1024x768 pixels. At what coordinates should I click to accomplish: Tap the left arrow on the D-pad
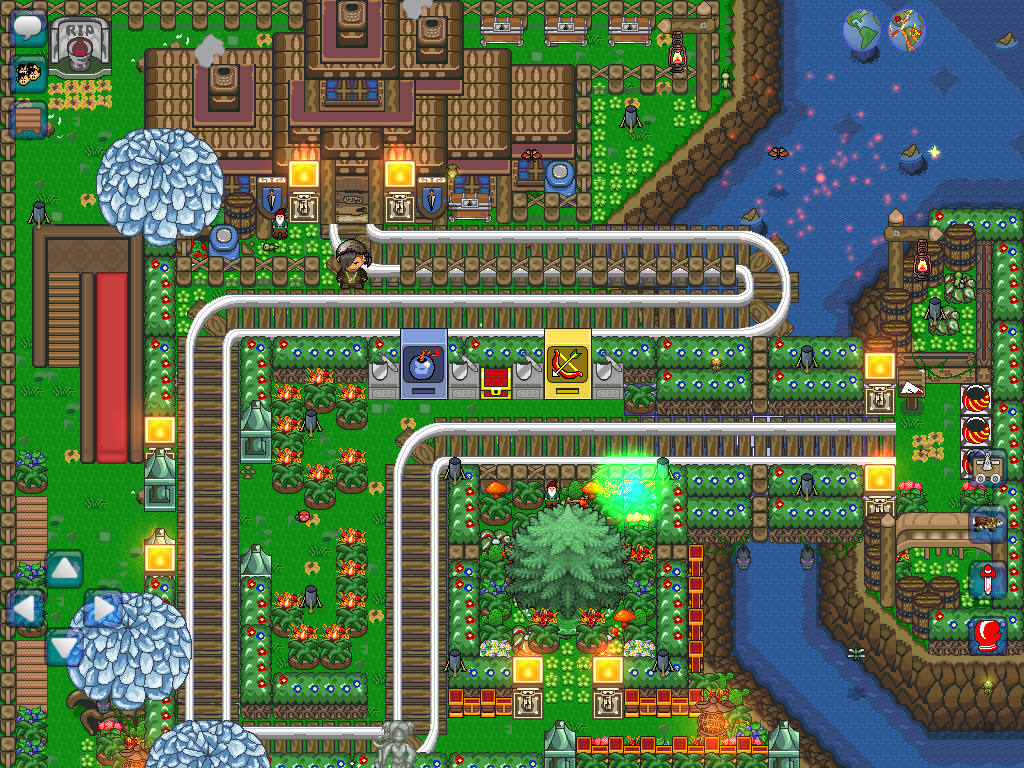pyautogui.click(x=25, y=608)
